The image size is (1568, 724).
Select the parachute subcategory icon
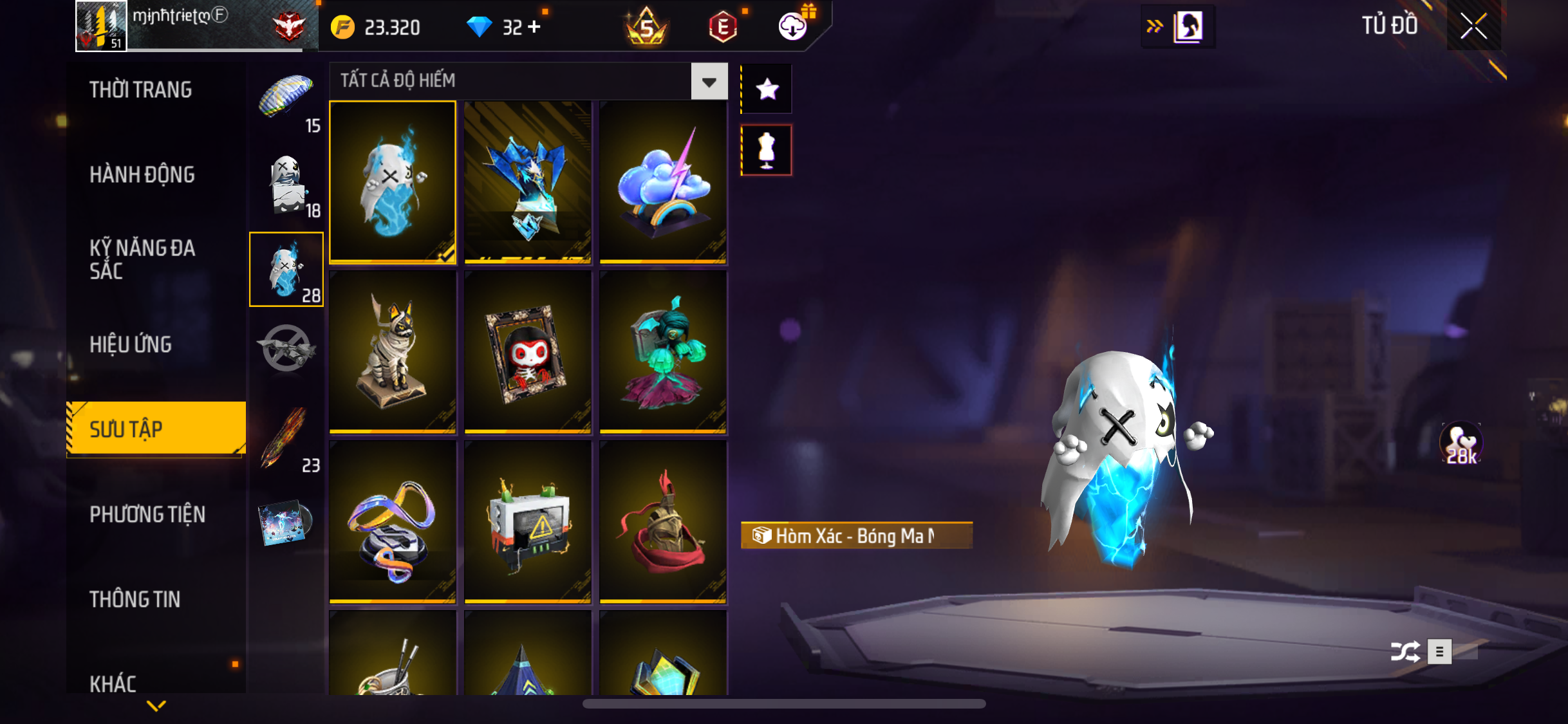[286, 97]
